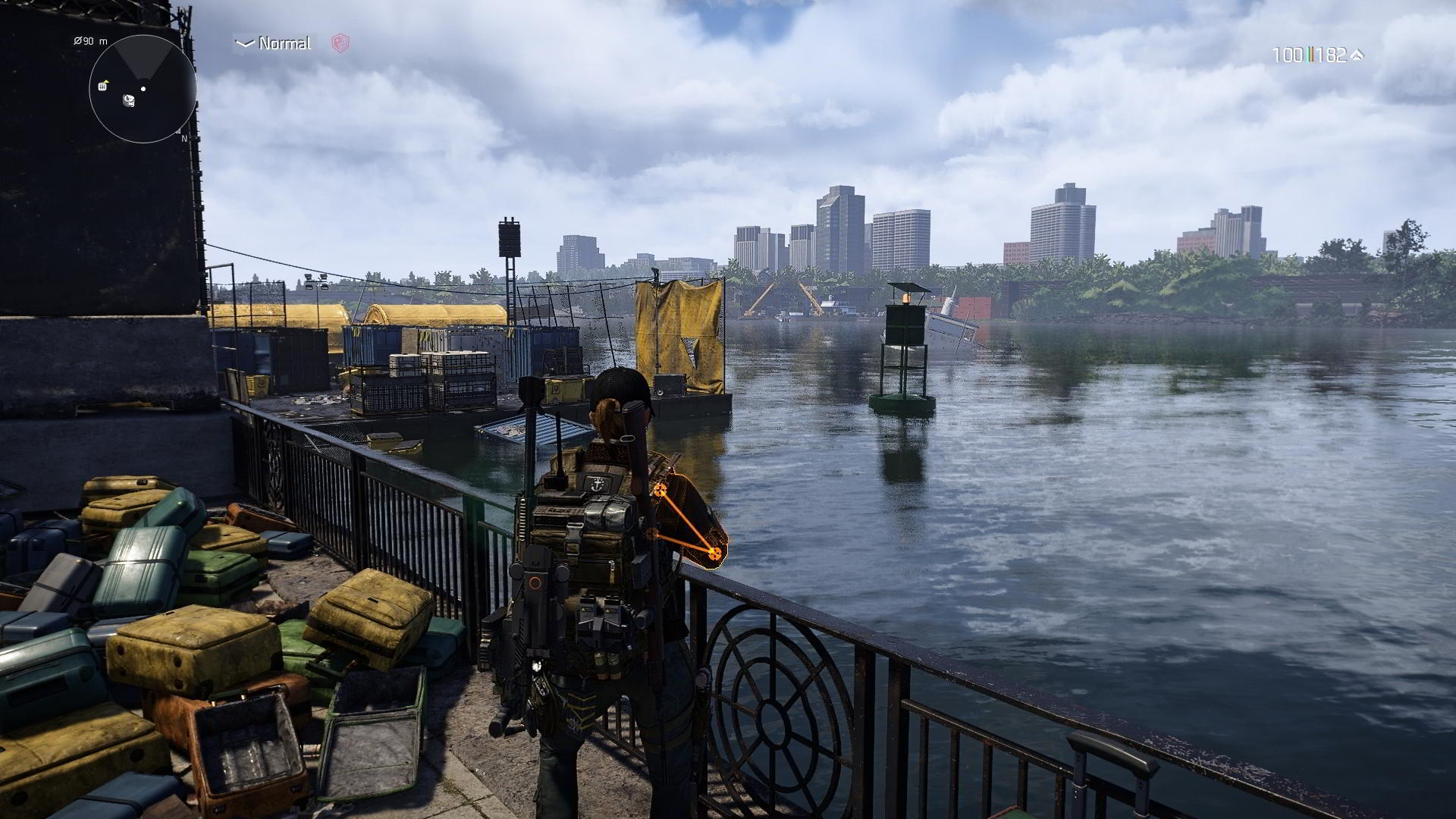Image resolution: width=1456 pixels, height=819 pixels.
Task: Expand the difficulty chevron next to Normal
Action: (243, 44)
